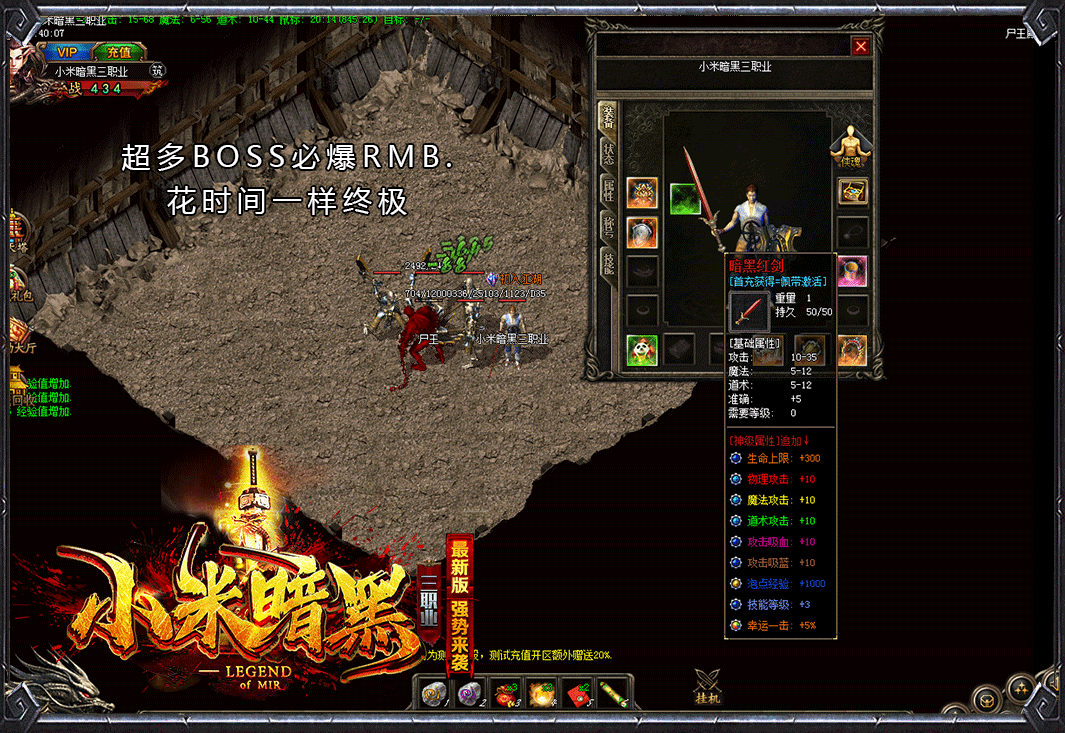Close the character equipment panel
1065x733 pixels.
(860, 46)
